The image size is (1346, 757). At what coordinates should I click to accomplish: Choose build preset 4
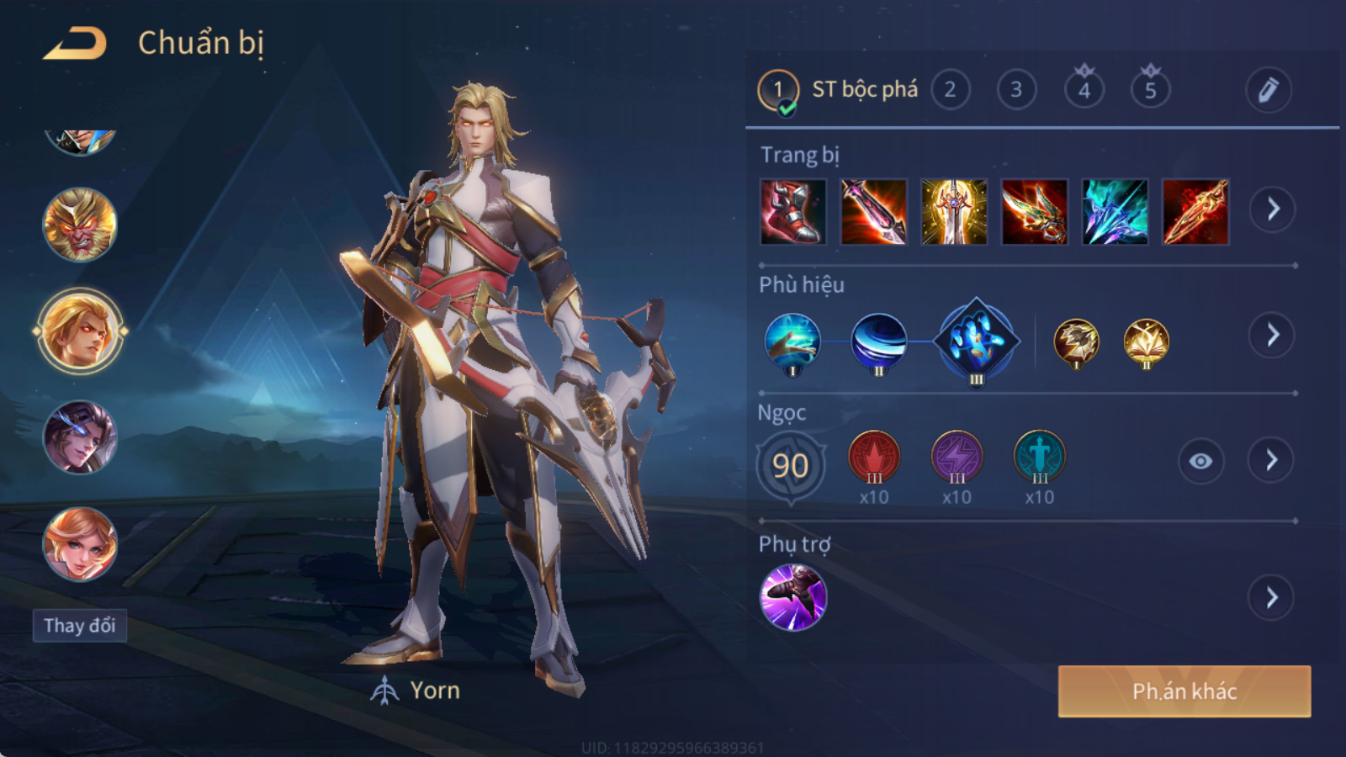(1084, 90)
